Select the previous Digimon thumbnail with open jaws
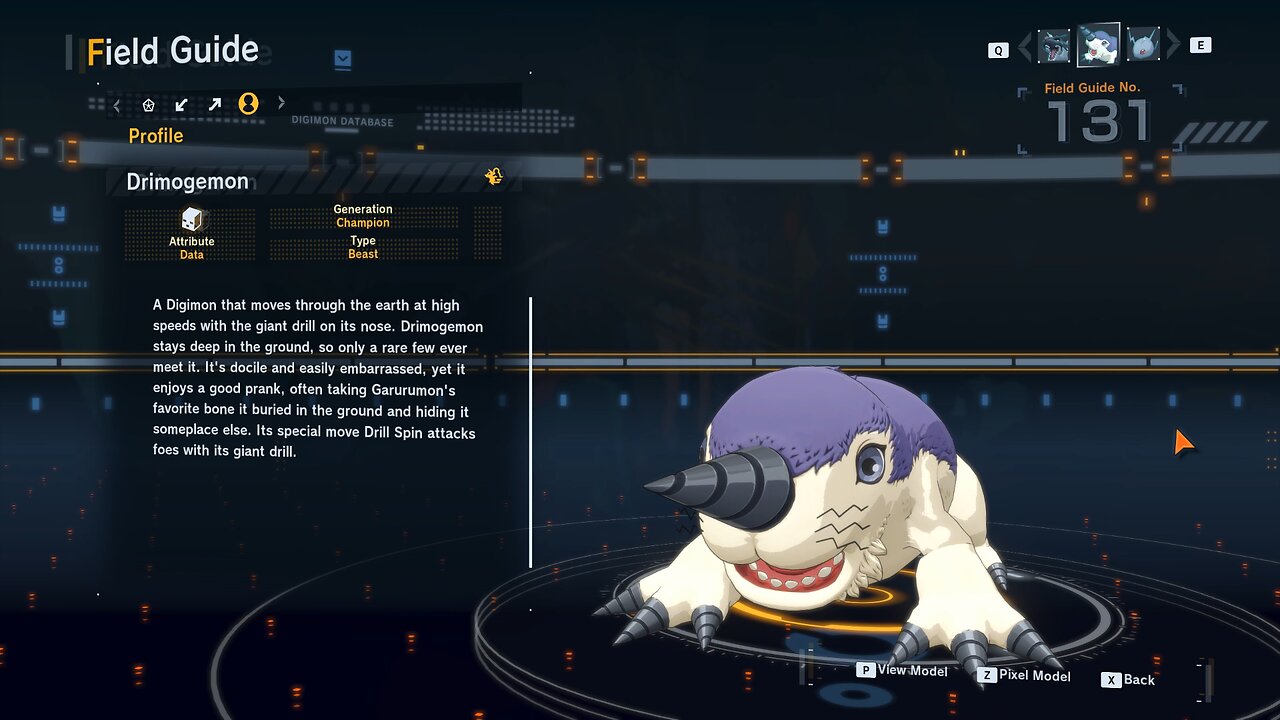 pyautogui.click(x=1054, y=46)
